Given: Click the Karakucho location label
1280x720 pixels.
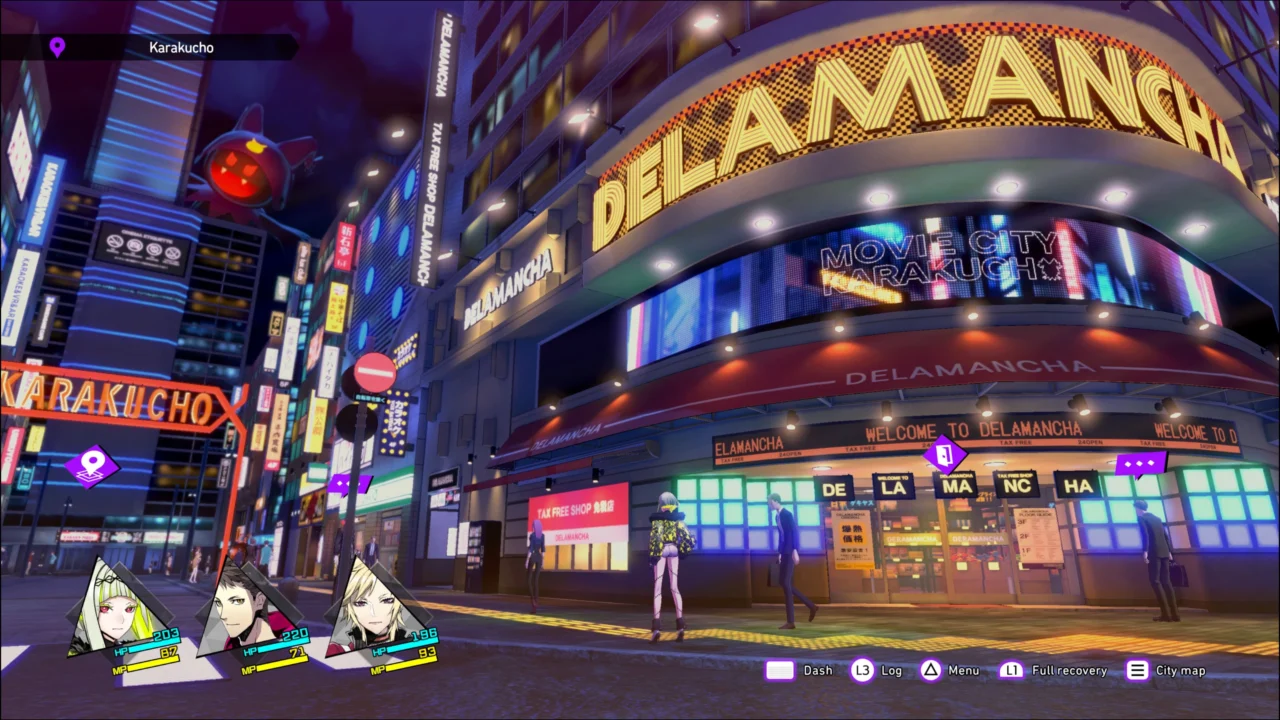Looking at the screenshot, I should point(180,46).
